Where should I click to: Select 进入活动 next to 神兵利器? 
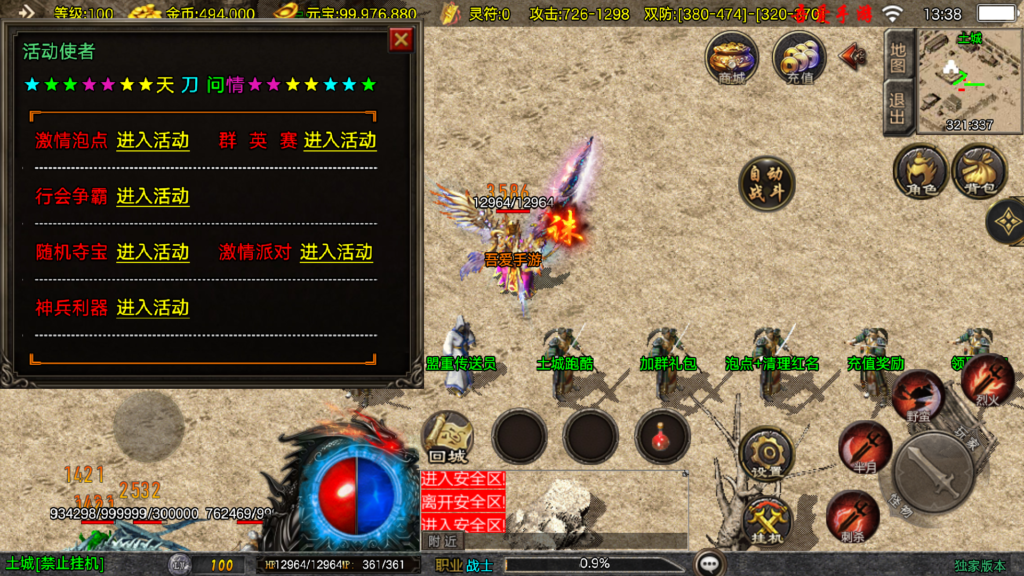click(x=152, y=307)
